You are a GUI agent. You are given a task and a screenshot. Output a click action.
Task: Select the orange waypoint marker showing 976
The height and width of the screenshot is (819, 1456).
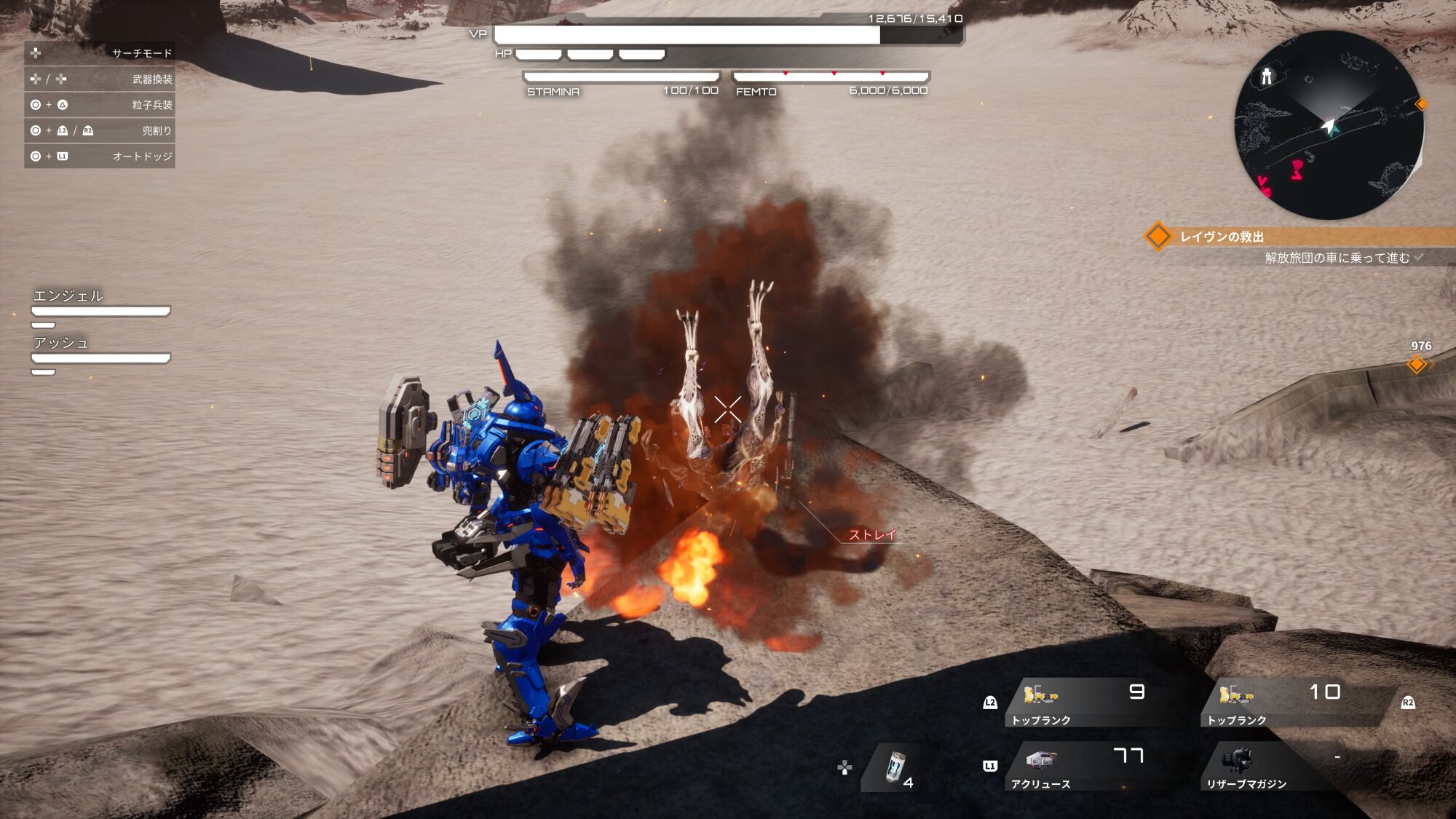(1417, 363)
